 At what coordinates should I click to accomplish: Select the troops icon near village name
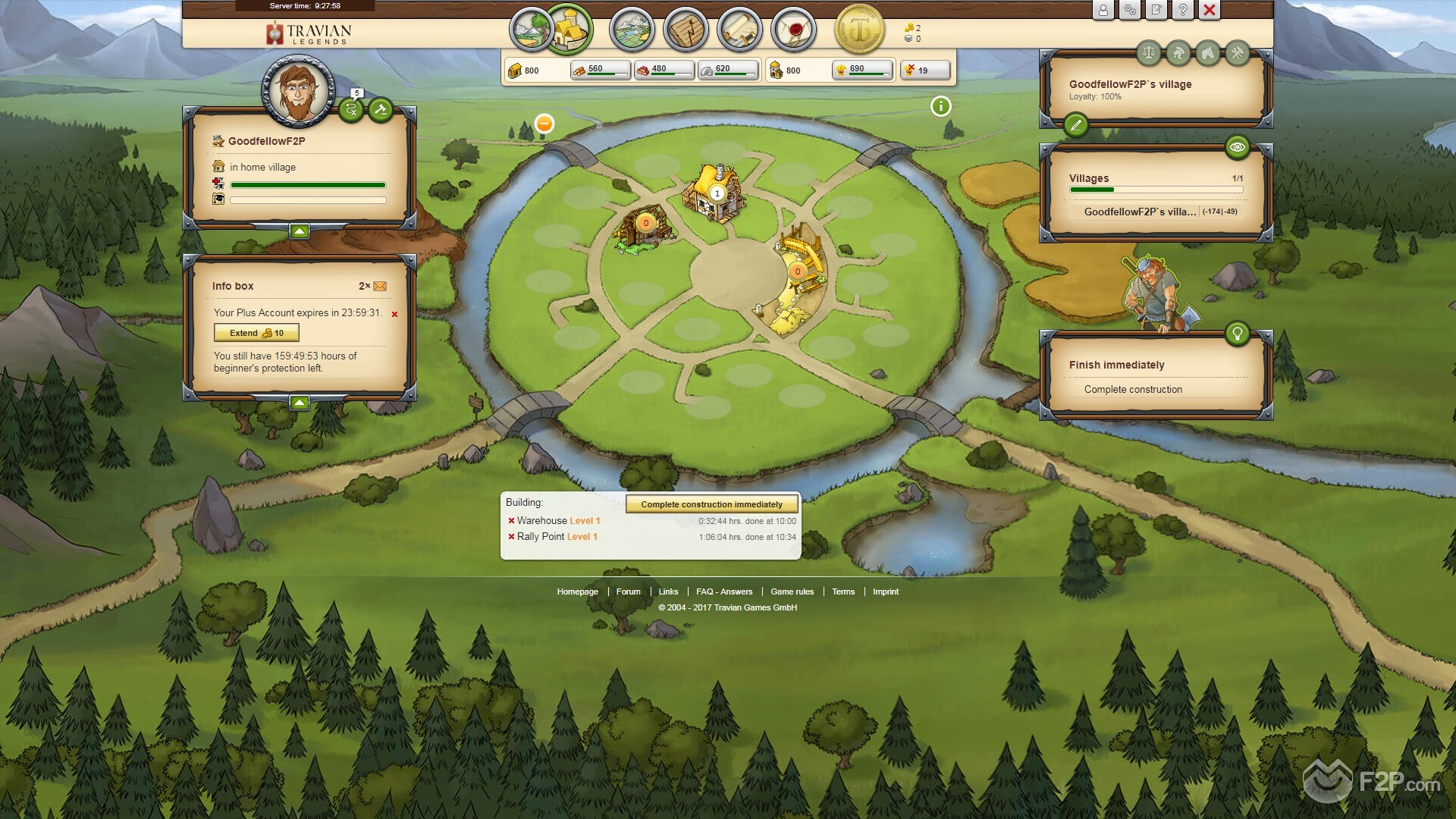pos(1178,53)
